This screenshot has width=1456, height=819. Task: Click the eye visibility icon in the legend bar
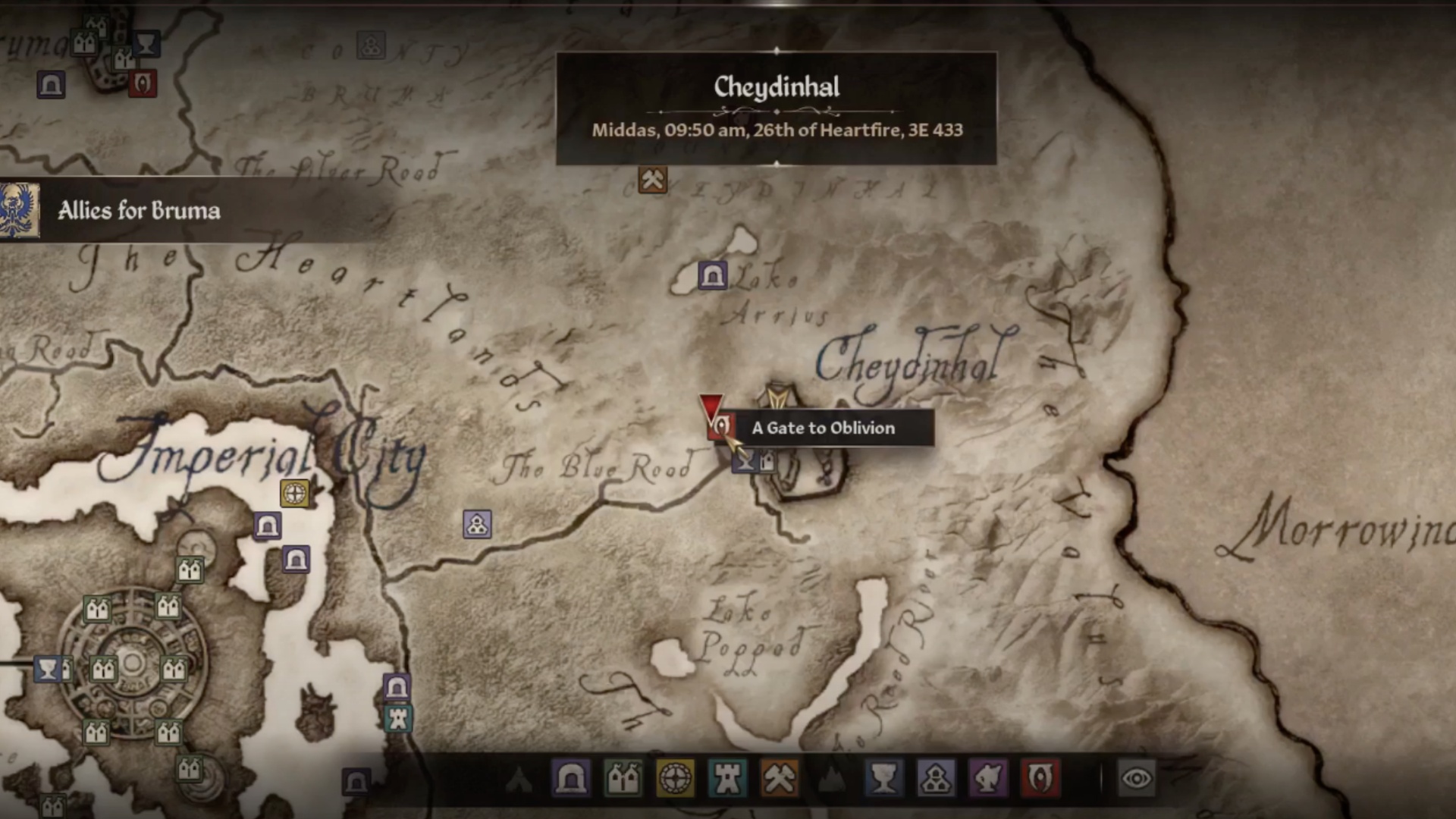coord(1136,778)
